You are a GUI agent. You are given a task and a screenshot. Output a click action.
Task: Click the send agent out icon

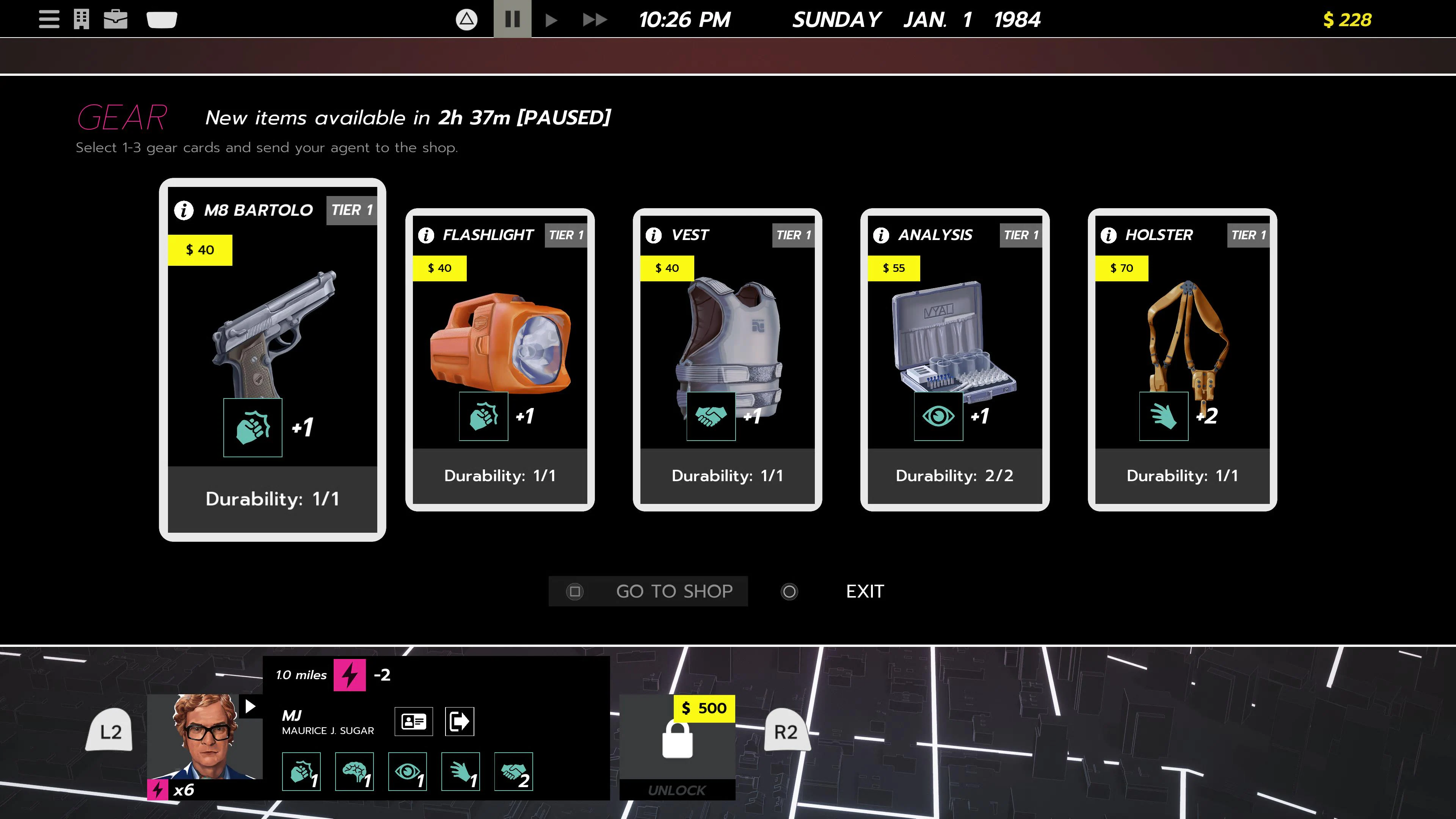click(x=459, y=721)
